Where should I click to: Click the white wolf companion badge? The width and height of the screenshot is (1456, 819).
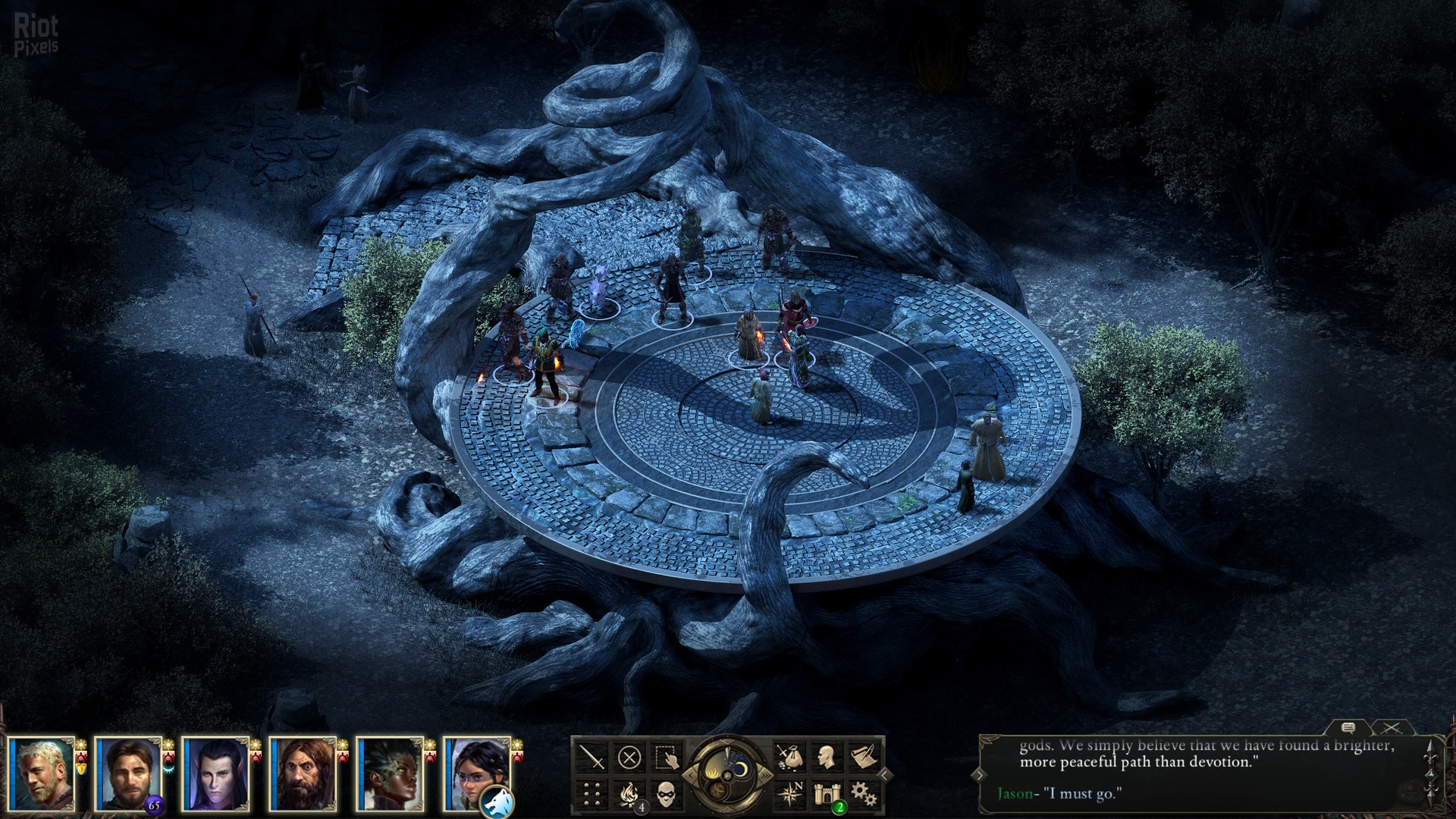pyautogui.click(x=497, y=801)
